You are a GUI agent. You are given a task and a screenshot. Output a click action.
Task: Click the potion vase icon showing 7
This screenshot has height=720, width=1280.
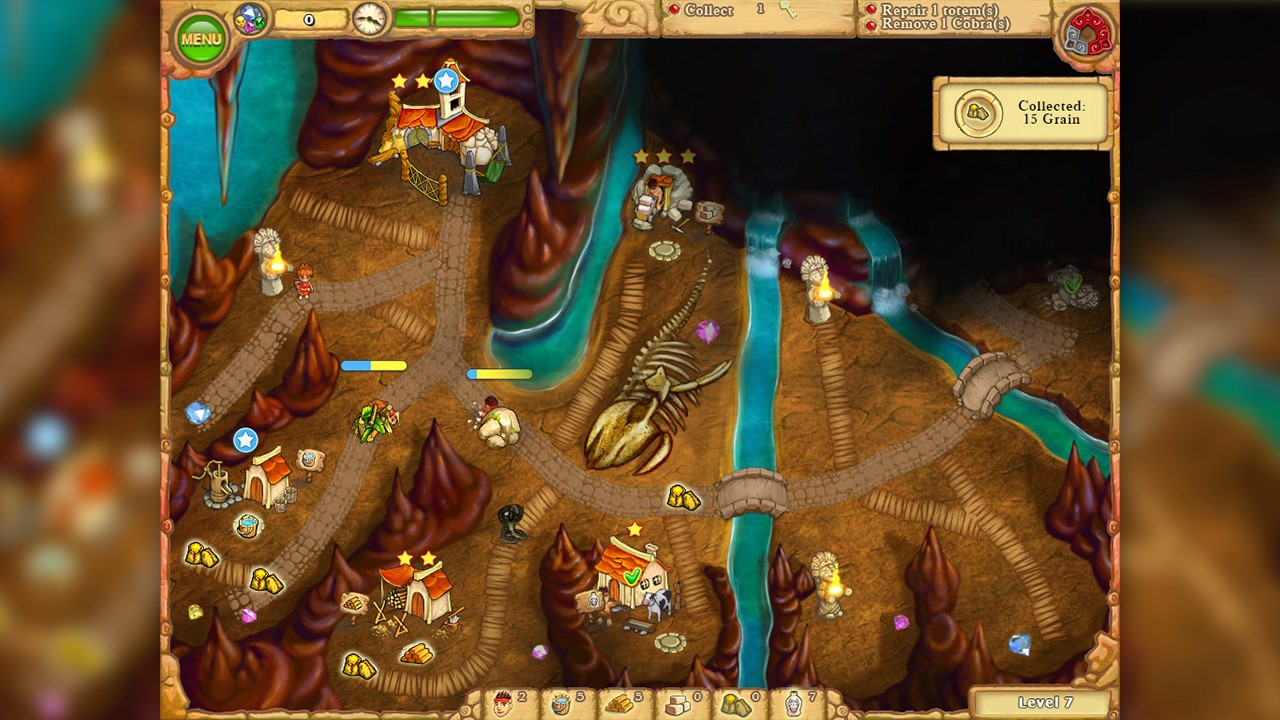point(795,705)
